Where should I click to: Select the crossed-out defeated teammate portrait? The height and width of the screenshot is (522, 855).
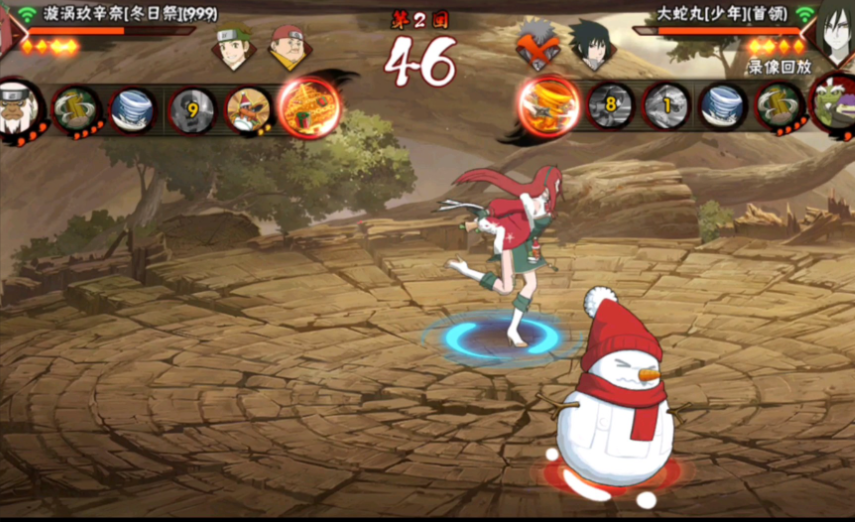(537, 46)
